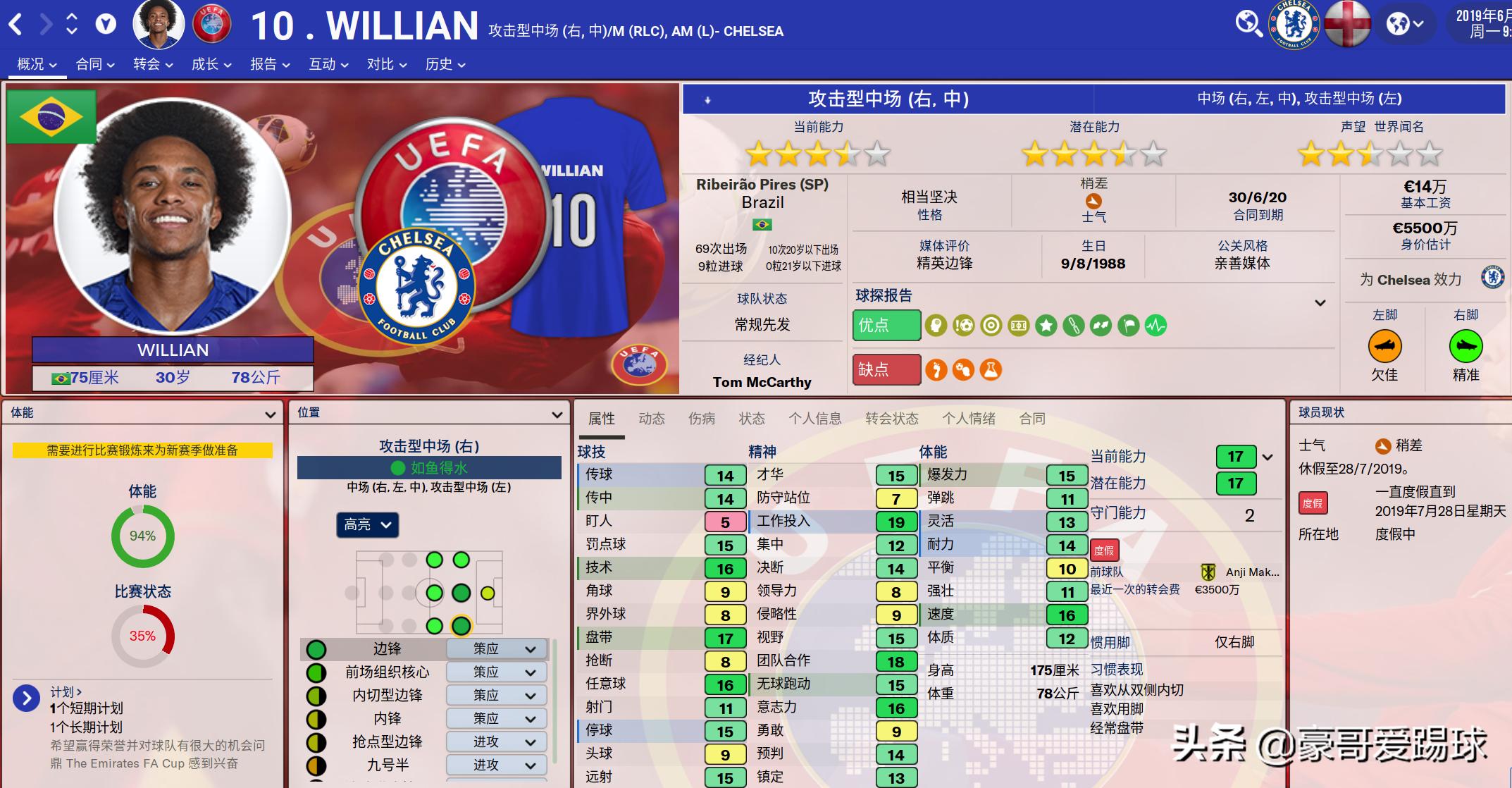
Task: Open the 高亮 highlight dropdown in the position panel
Action: 366,524
